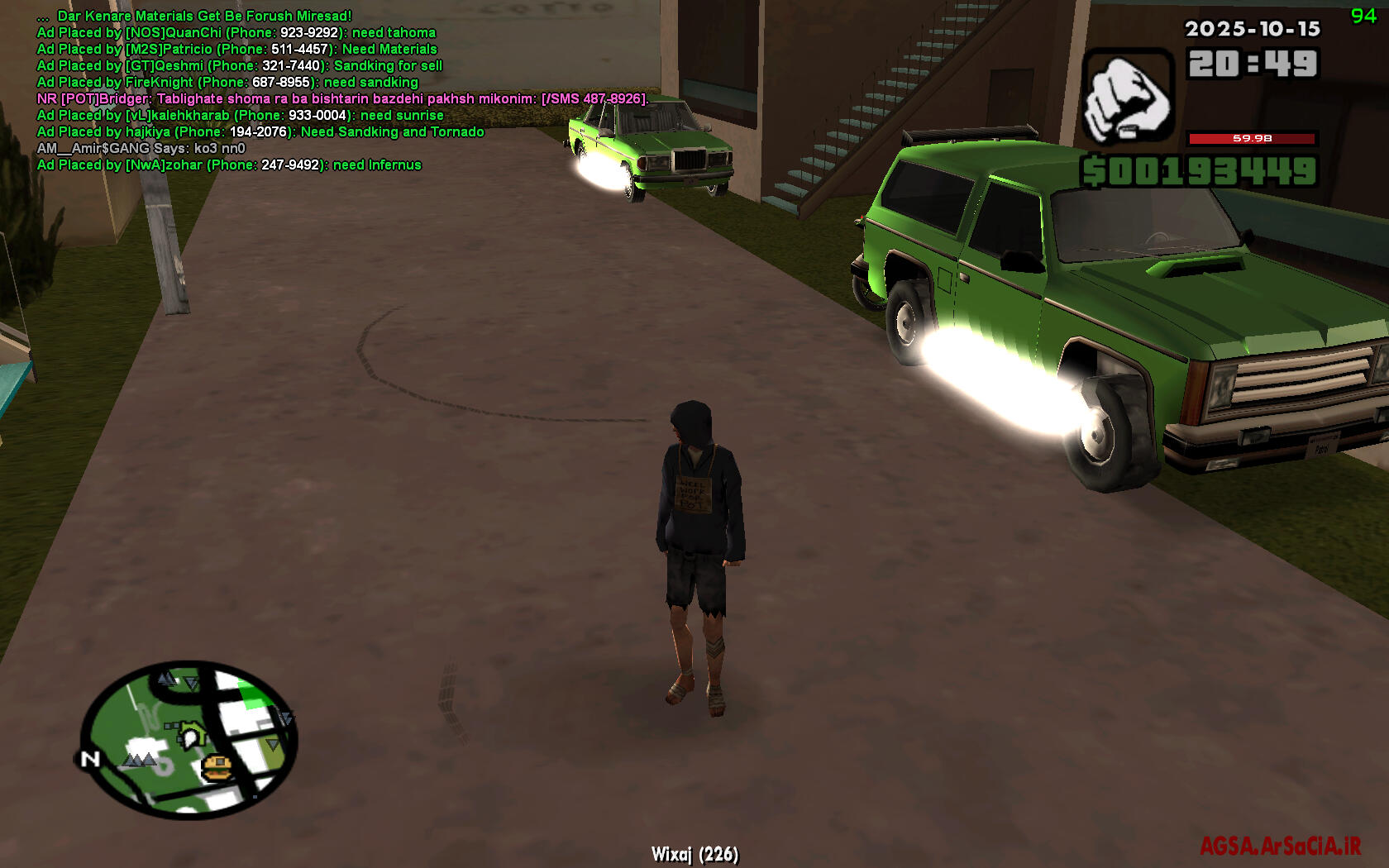Select the burger marker on the minimap
The height and width of the screenshot is (868, 1389).
tap(216, 768)
